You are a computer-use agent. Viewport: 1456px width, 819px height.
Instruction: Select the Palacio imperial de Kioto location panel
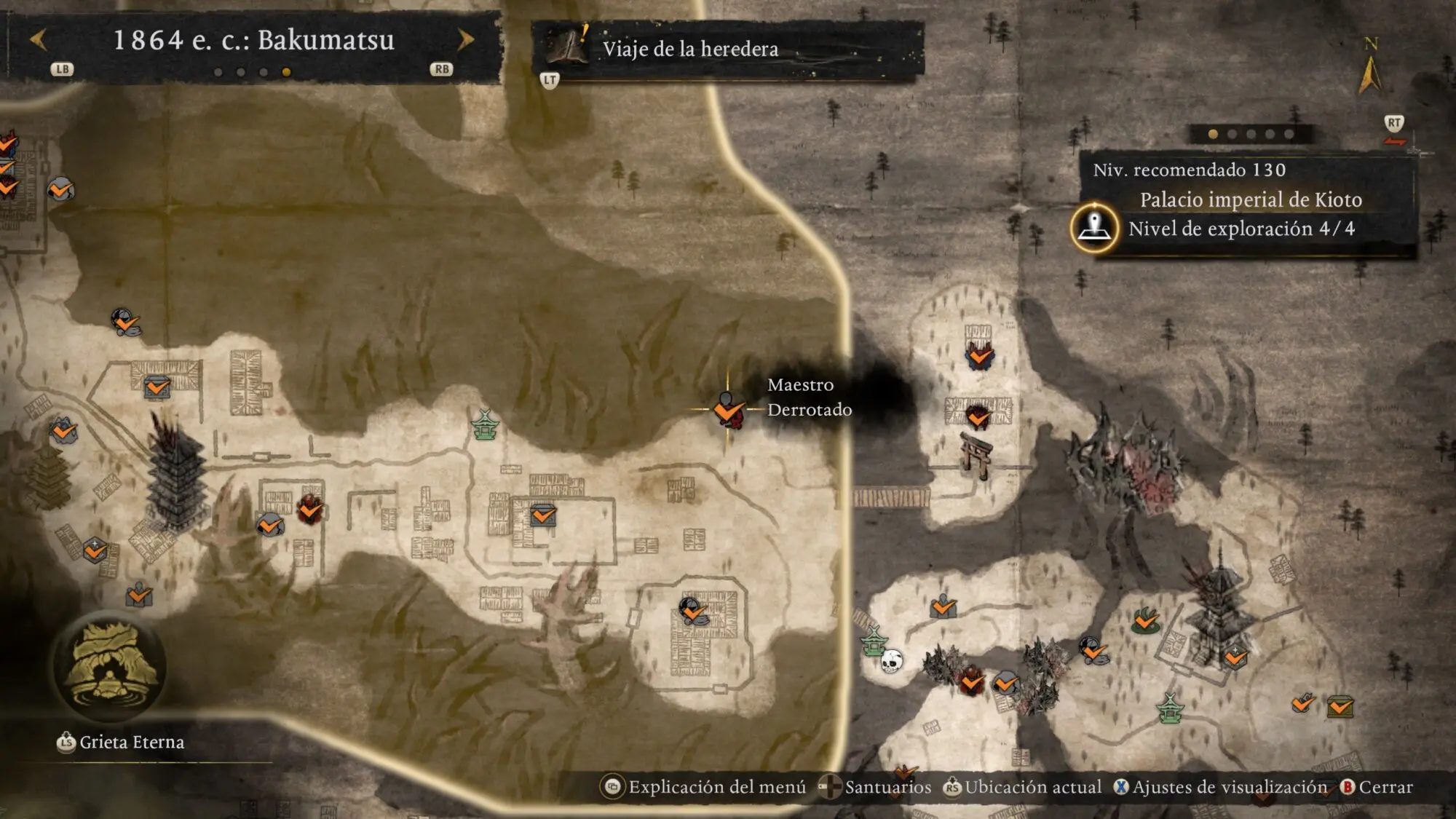tap(1250, 200)
